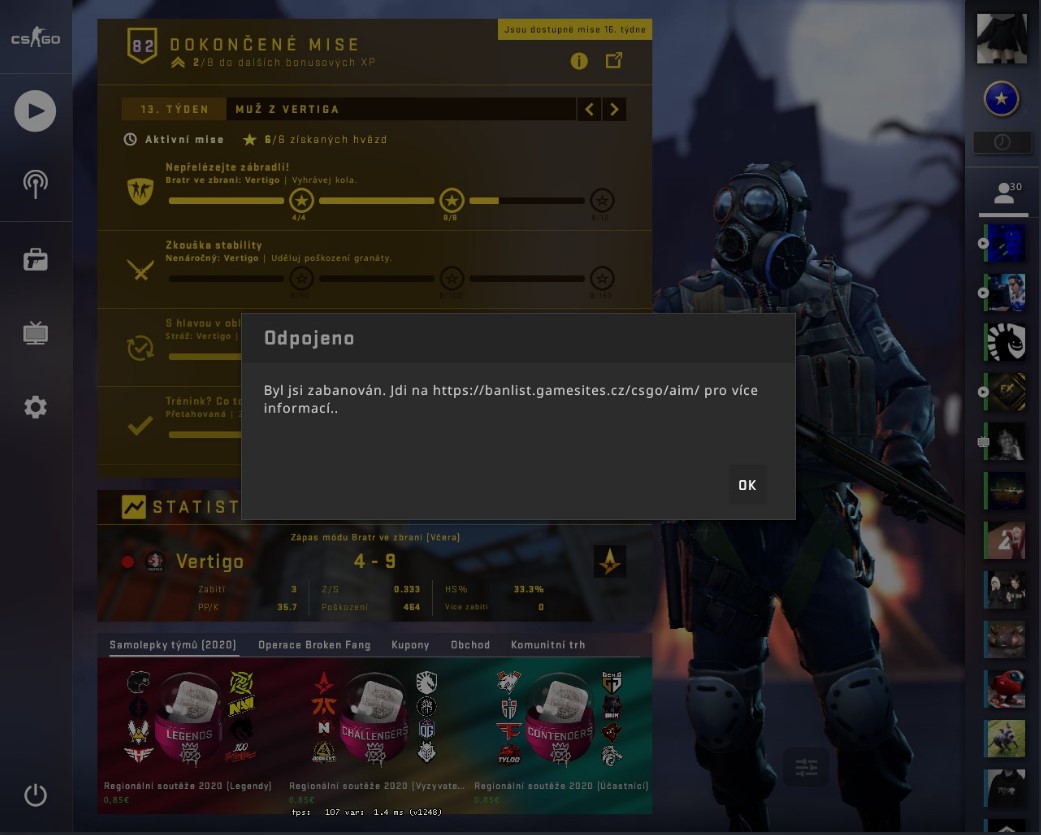Viewport: 1041px width, 835px height.
Task: Confirm the disconnect dialog with OK
Action: (x=747, y=485)
